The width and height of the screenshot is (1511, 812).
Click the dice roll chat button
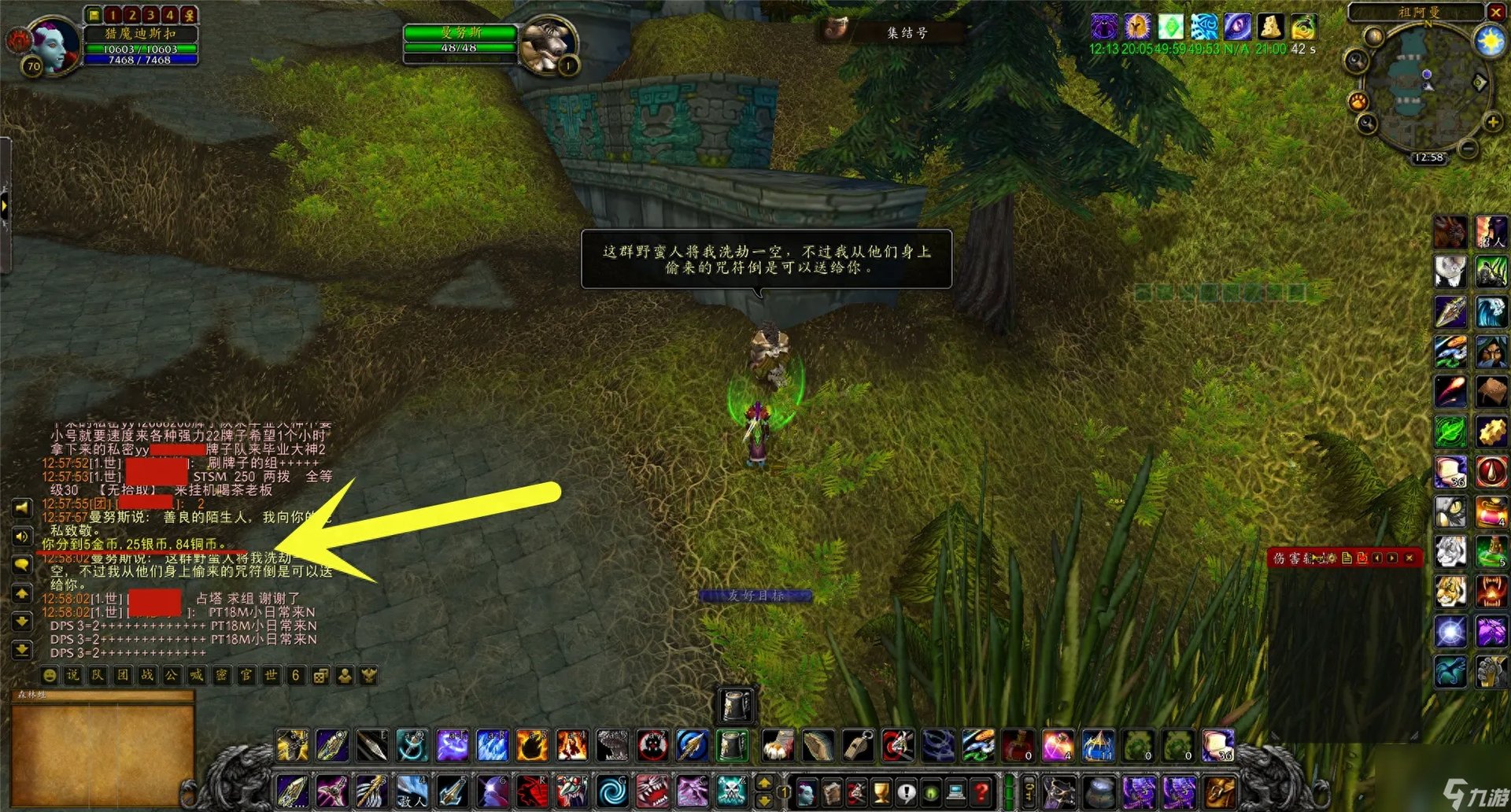point(320,675)
